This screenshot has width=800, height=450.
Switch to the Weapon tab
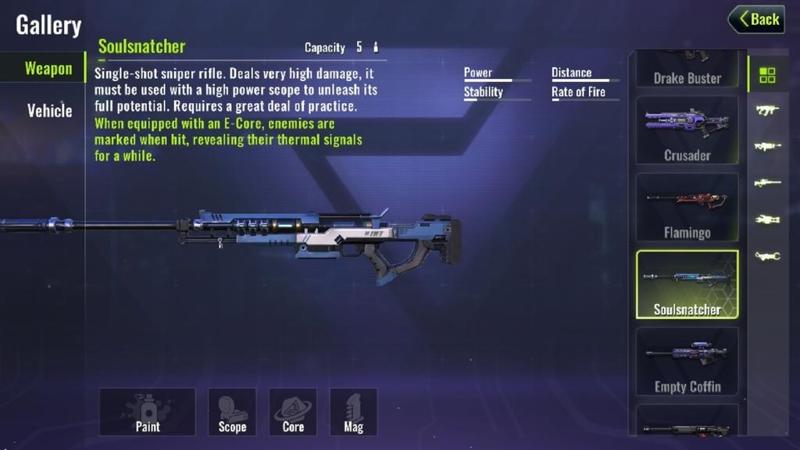pyautogui.click(x=48, y=69)
